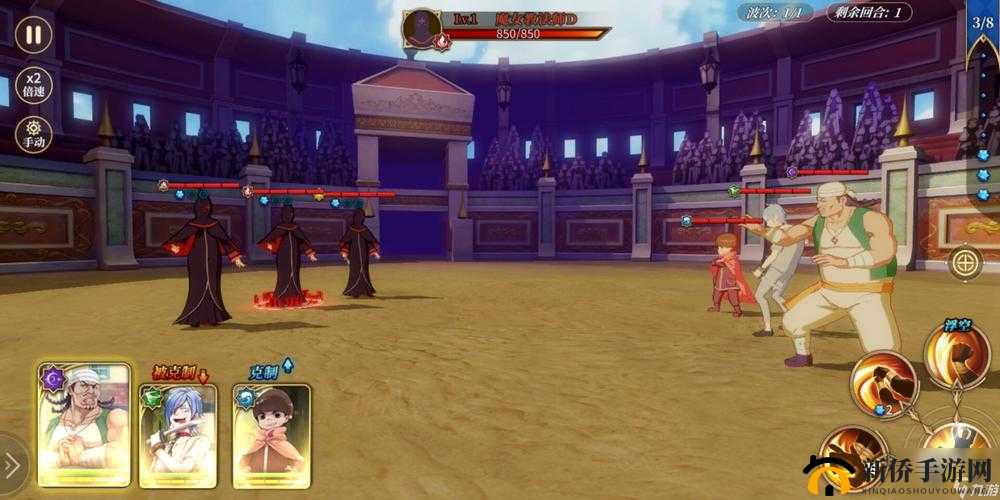Image resolution: width=1000 pixels, height=500 pixels.
Task: Expand the double-arrow side panel
Action: point(12,466)
